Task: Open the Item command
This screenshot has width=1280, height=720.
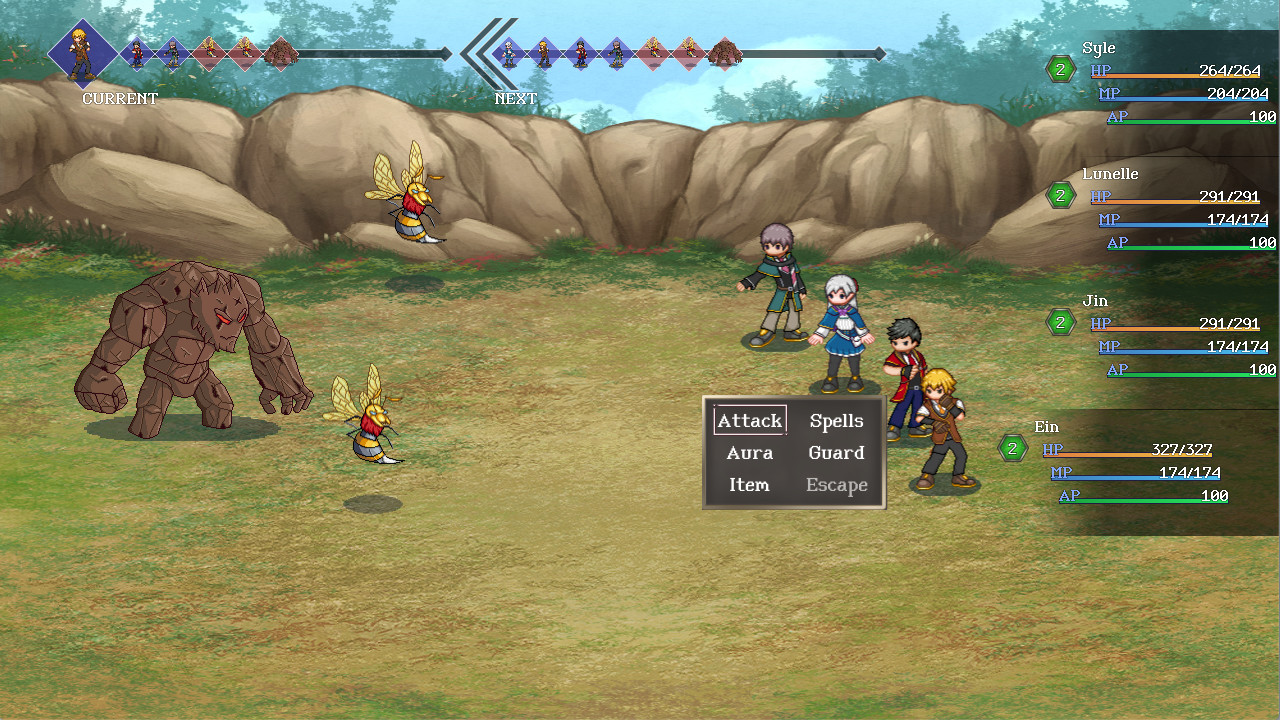Action: tap(748, 485)
